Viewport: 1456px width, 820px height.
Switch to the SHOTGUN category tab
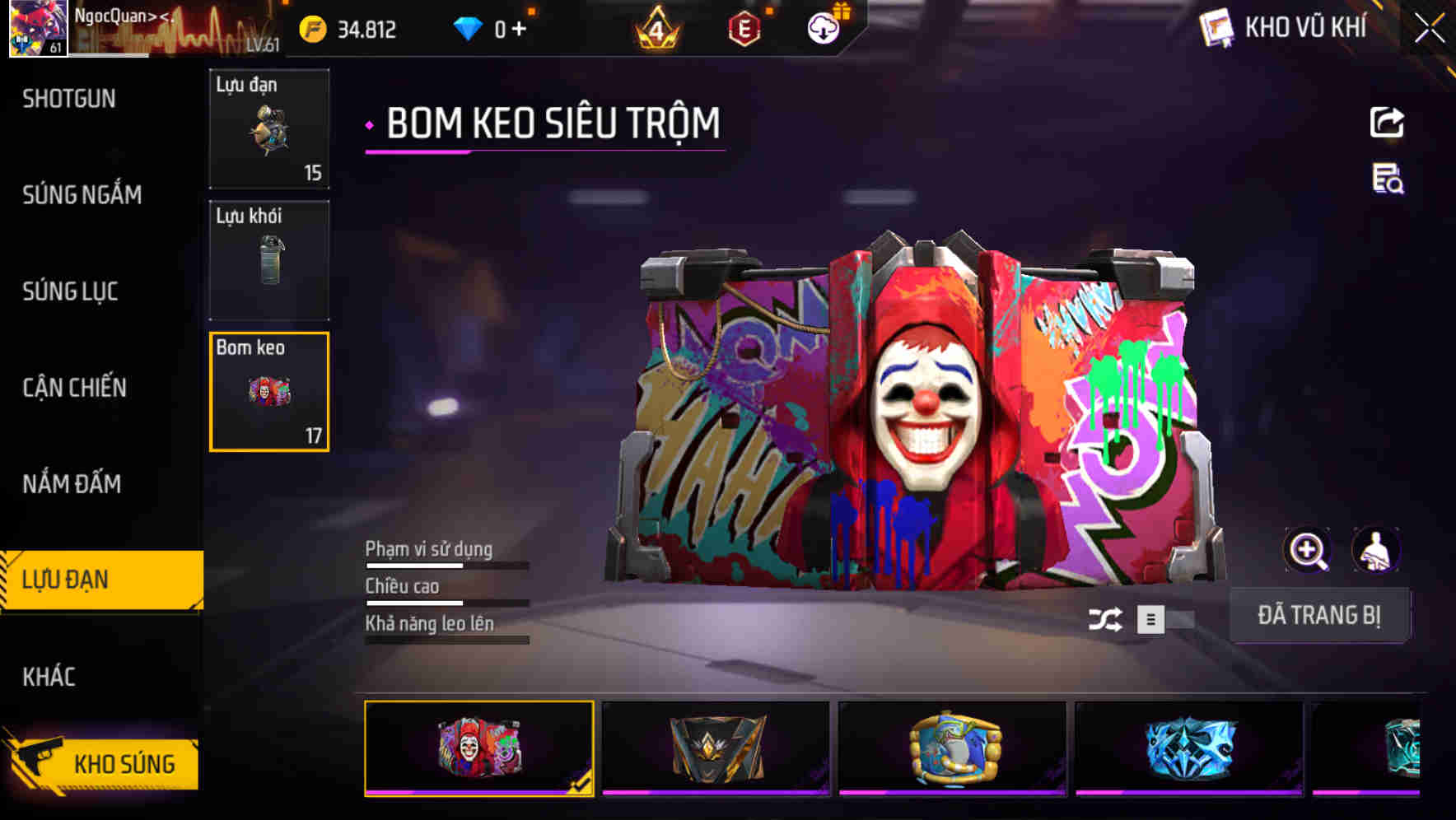click(x=69, y=99)
